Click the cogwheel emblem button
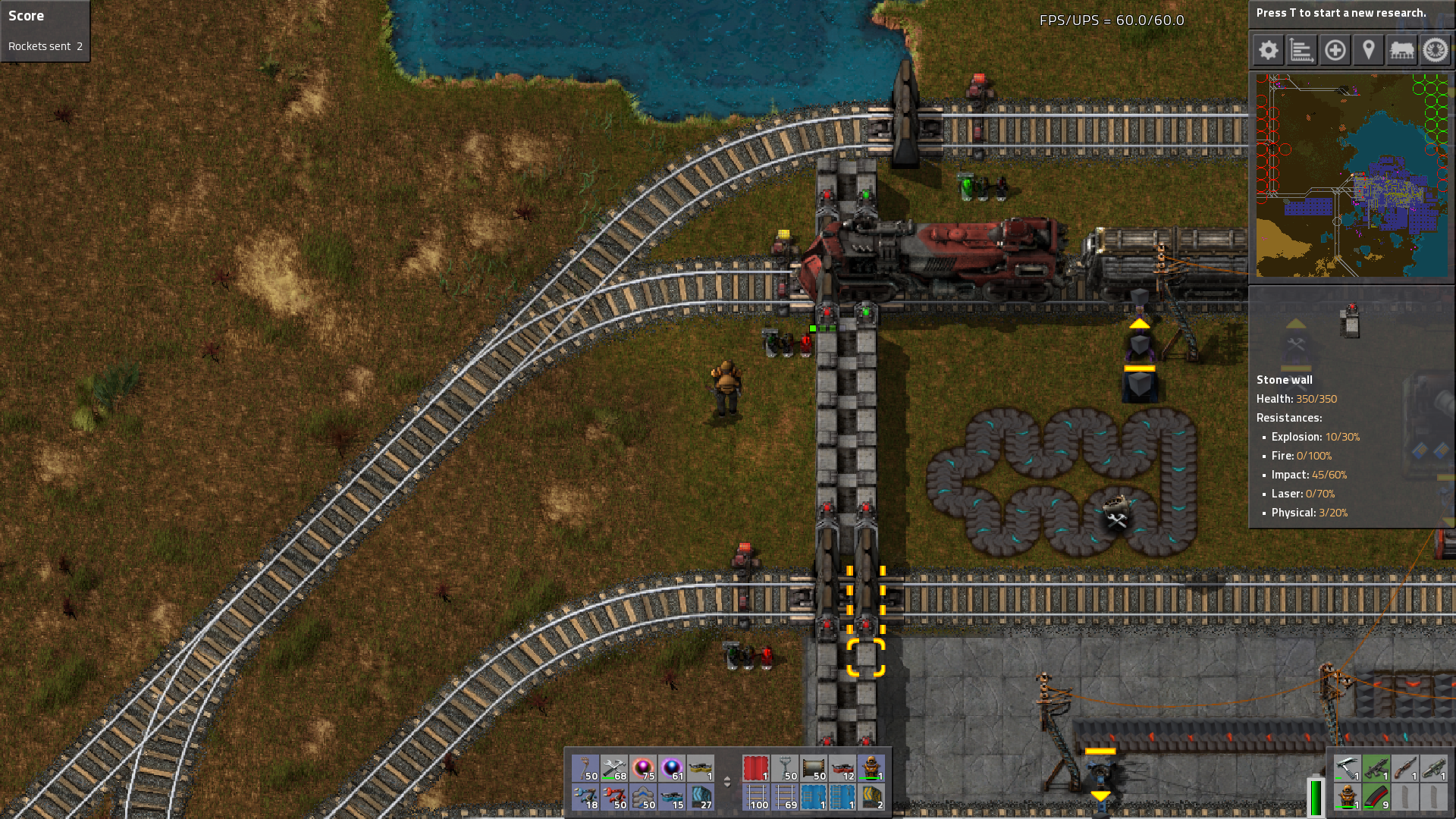 (x=1435, y=51)
